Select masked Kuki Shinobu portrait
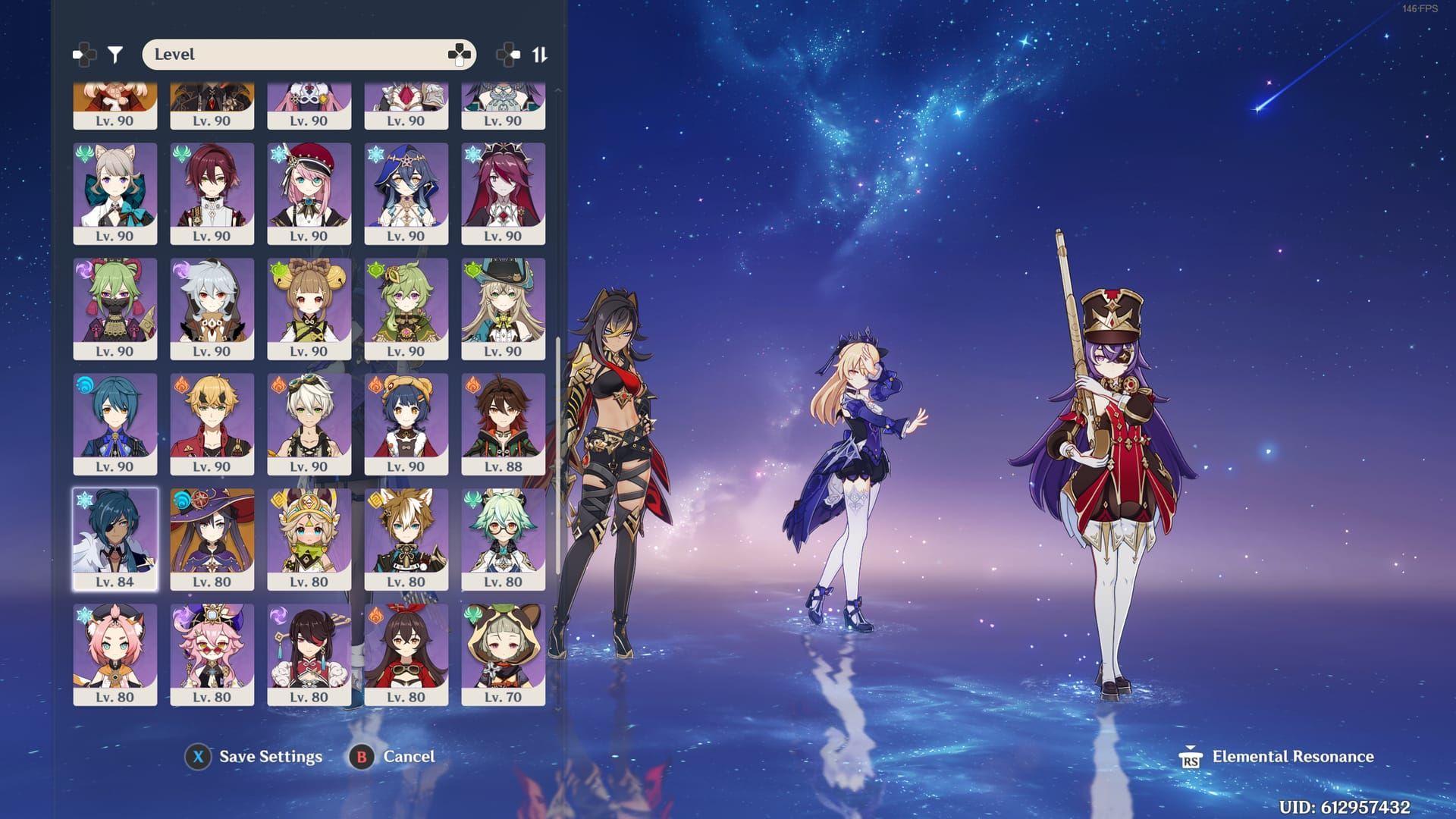This screenshot has height=819, width=1456. pyautogui.click(x=115, y=309)
